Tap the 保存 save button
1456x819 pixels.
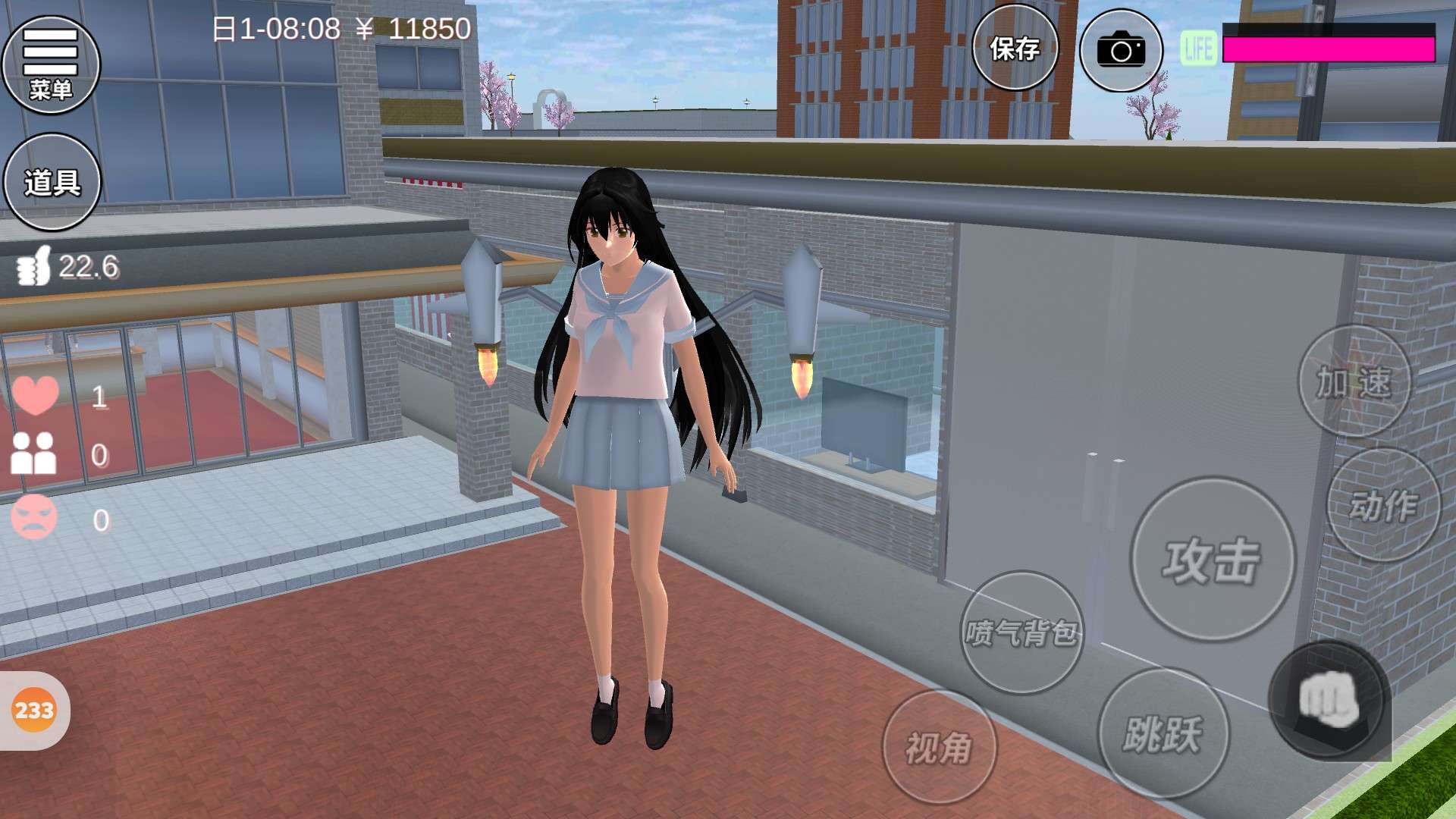point(1015,49)
